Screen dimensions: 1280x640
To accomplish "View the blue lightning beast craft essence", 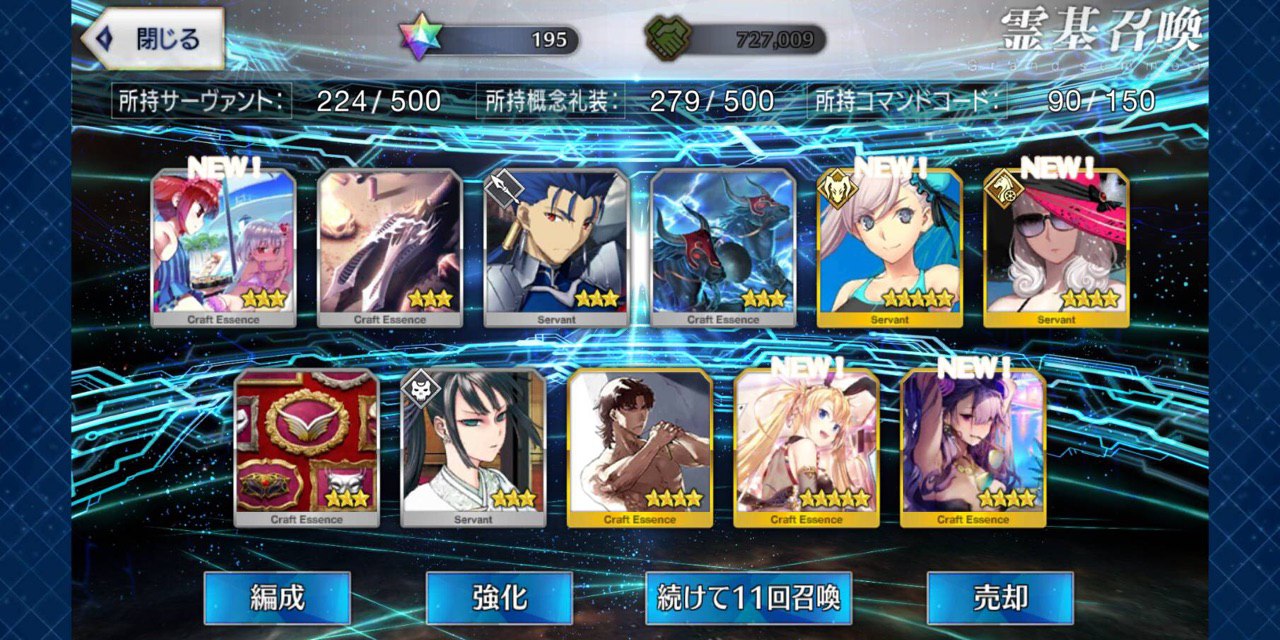I will coord(723,248).
